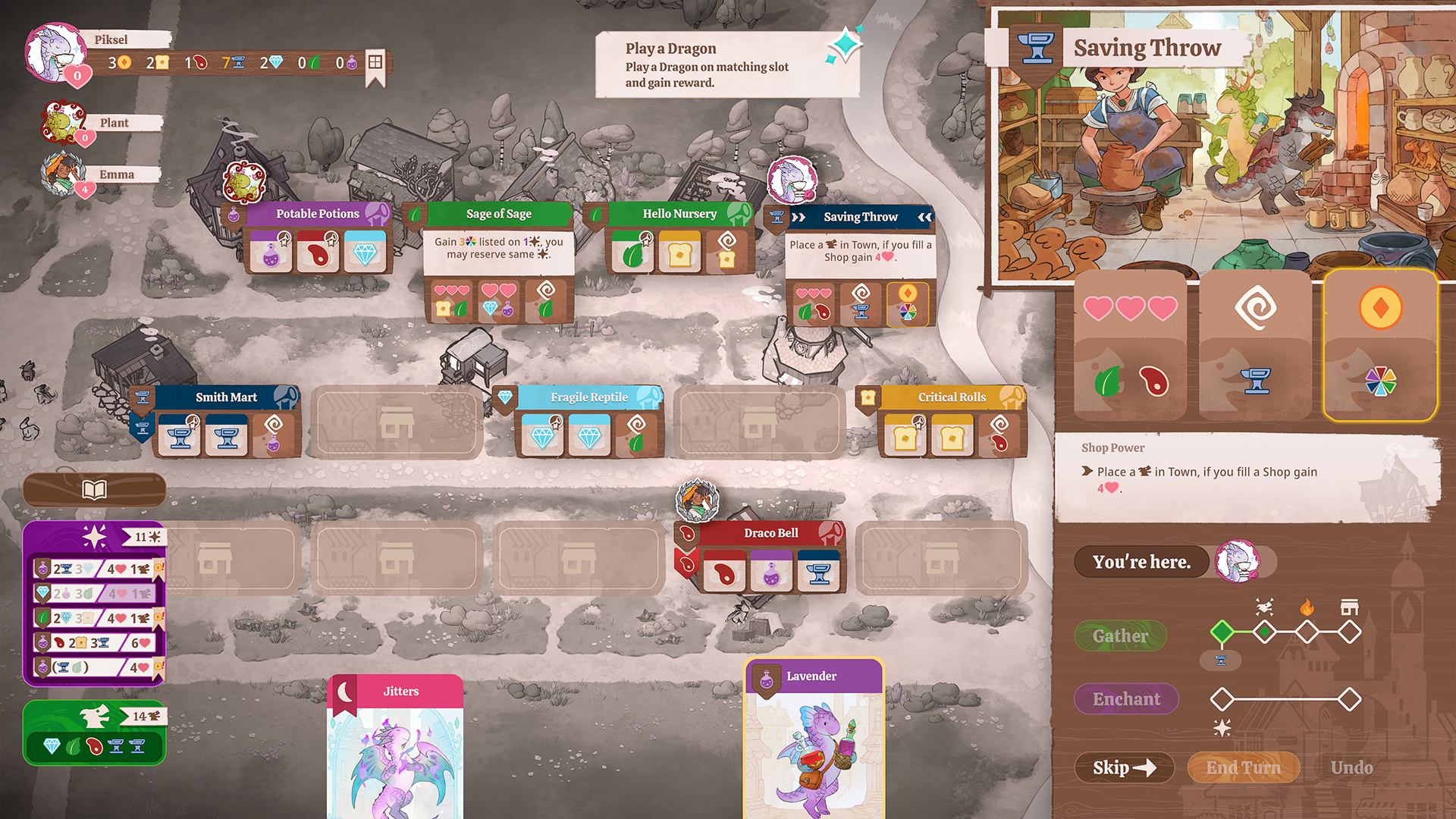1456x819 pixels.
Task: Select the Hello Nursery shop
Action: [x=679, y=215]
